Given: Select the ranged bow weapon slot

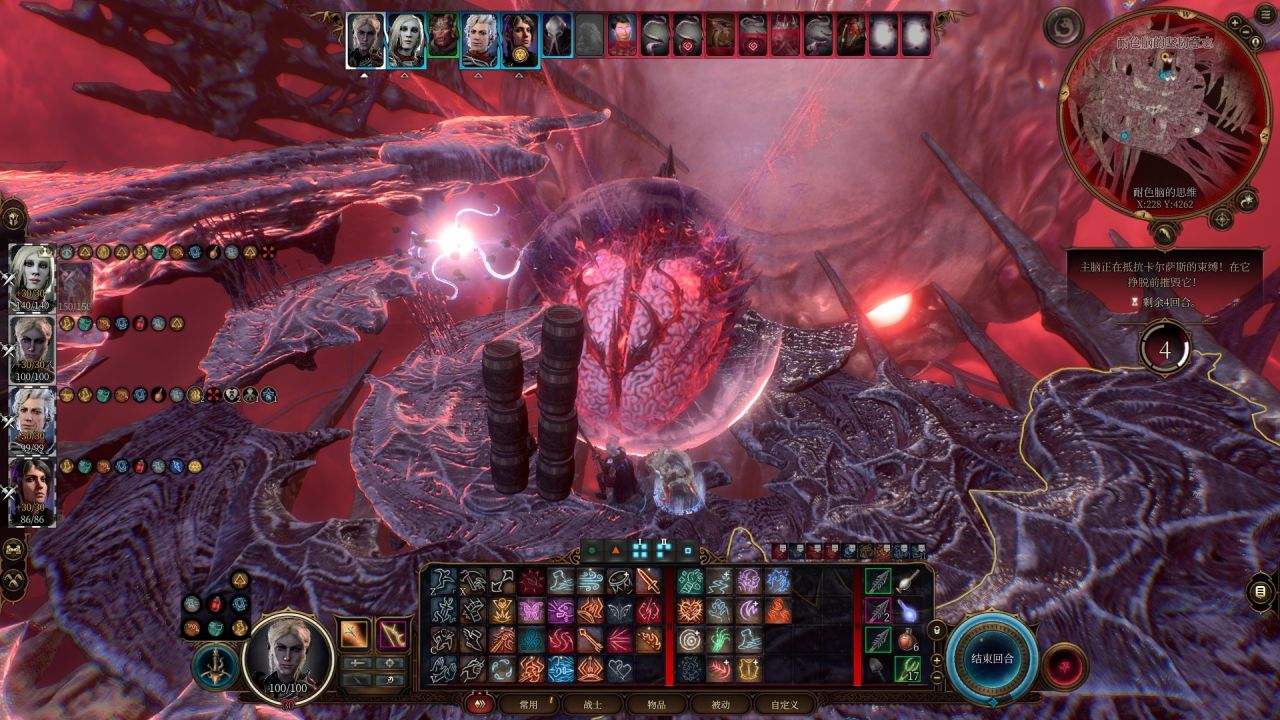Looking at the screenshot, I should 391,633.
